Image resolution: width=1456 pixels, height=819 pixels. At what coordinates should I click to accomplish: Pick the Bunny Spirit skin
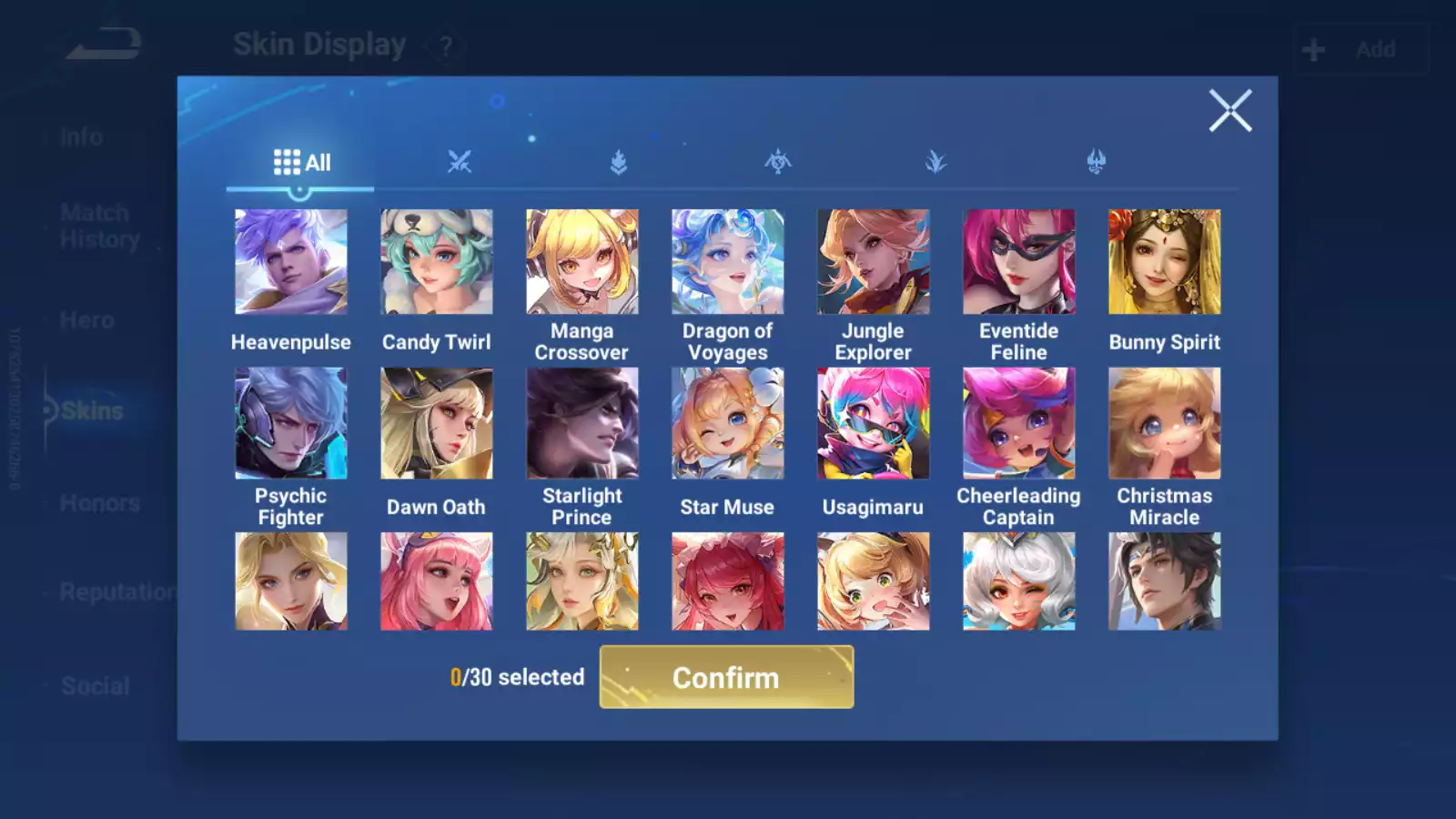click(1165, 262)
